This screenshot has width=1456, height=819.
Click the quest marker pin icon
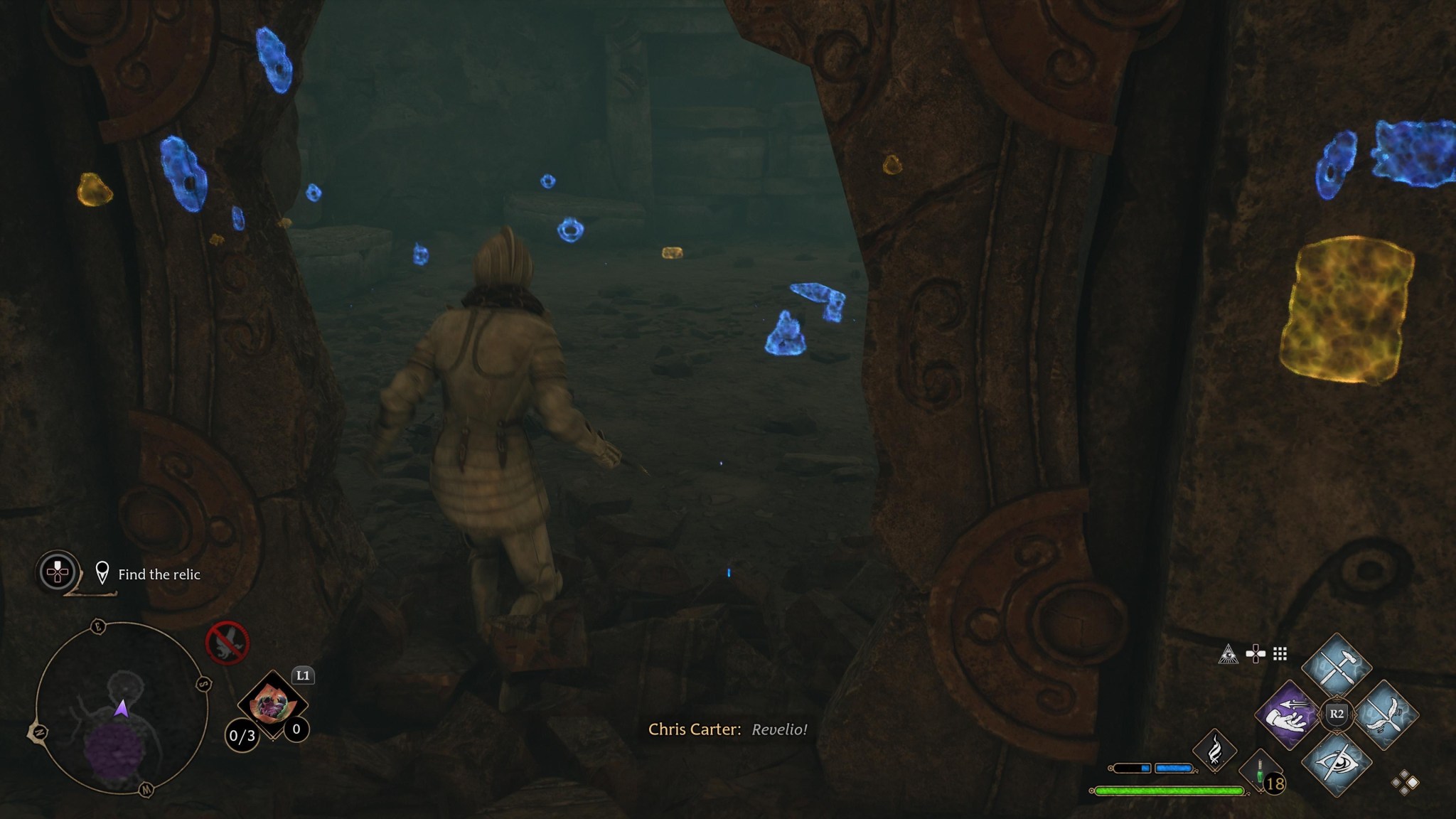click(102, 572)
